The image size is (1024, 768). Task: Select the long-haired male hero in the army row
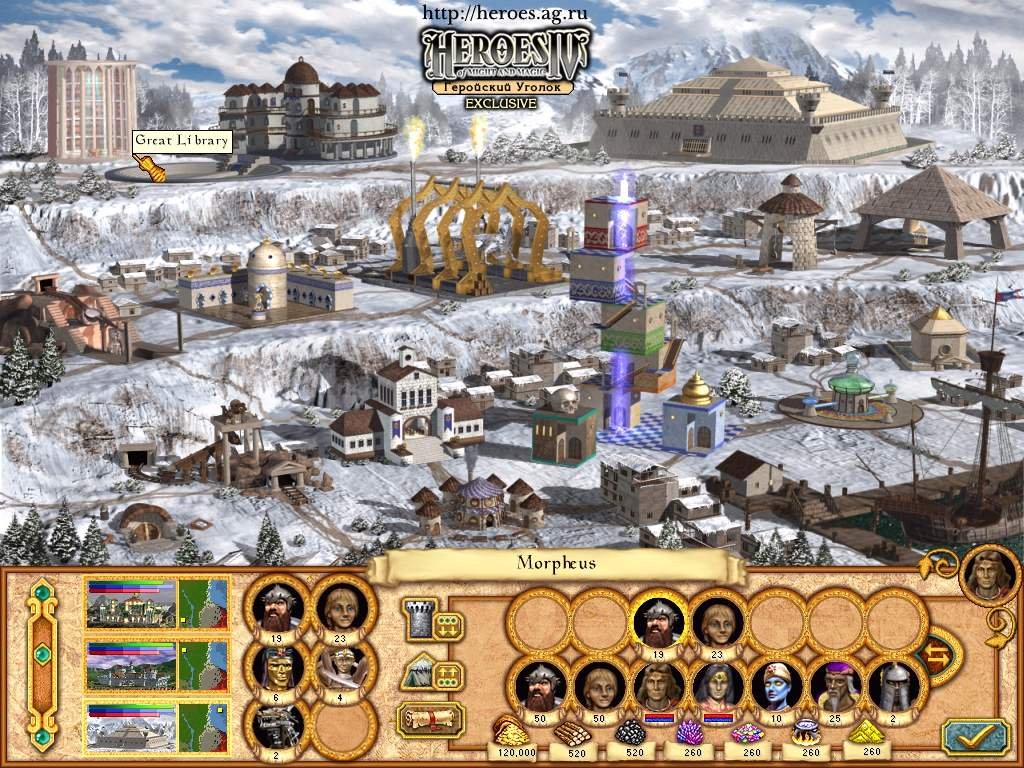[659, 686]
